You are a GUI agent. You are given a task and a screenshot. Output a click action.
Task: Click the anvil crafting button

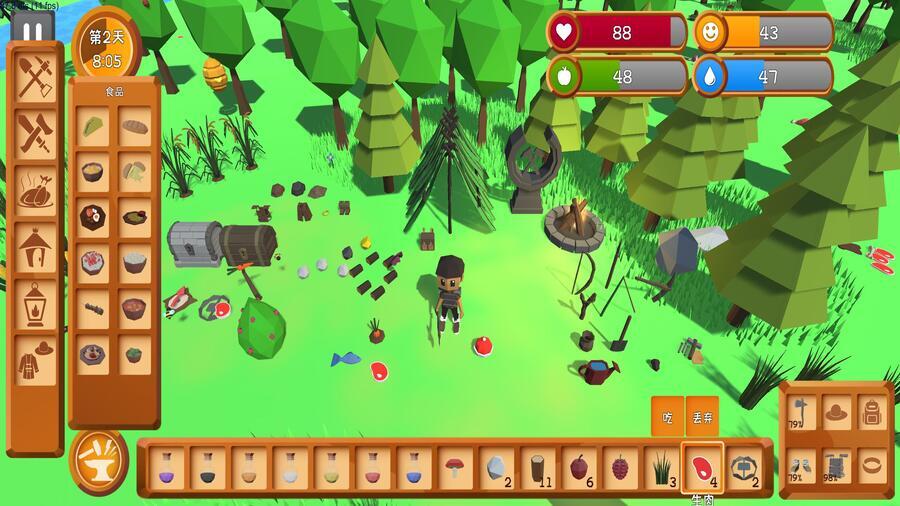click(x=98, y=462)
